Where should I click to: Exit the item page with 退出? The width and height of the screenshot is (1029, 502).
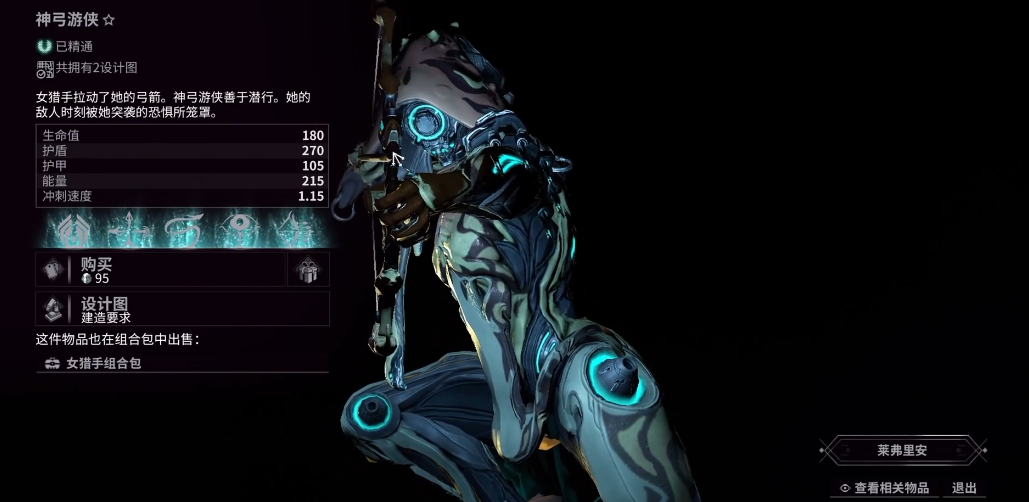point(964,488)
